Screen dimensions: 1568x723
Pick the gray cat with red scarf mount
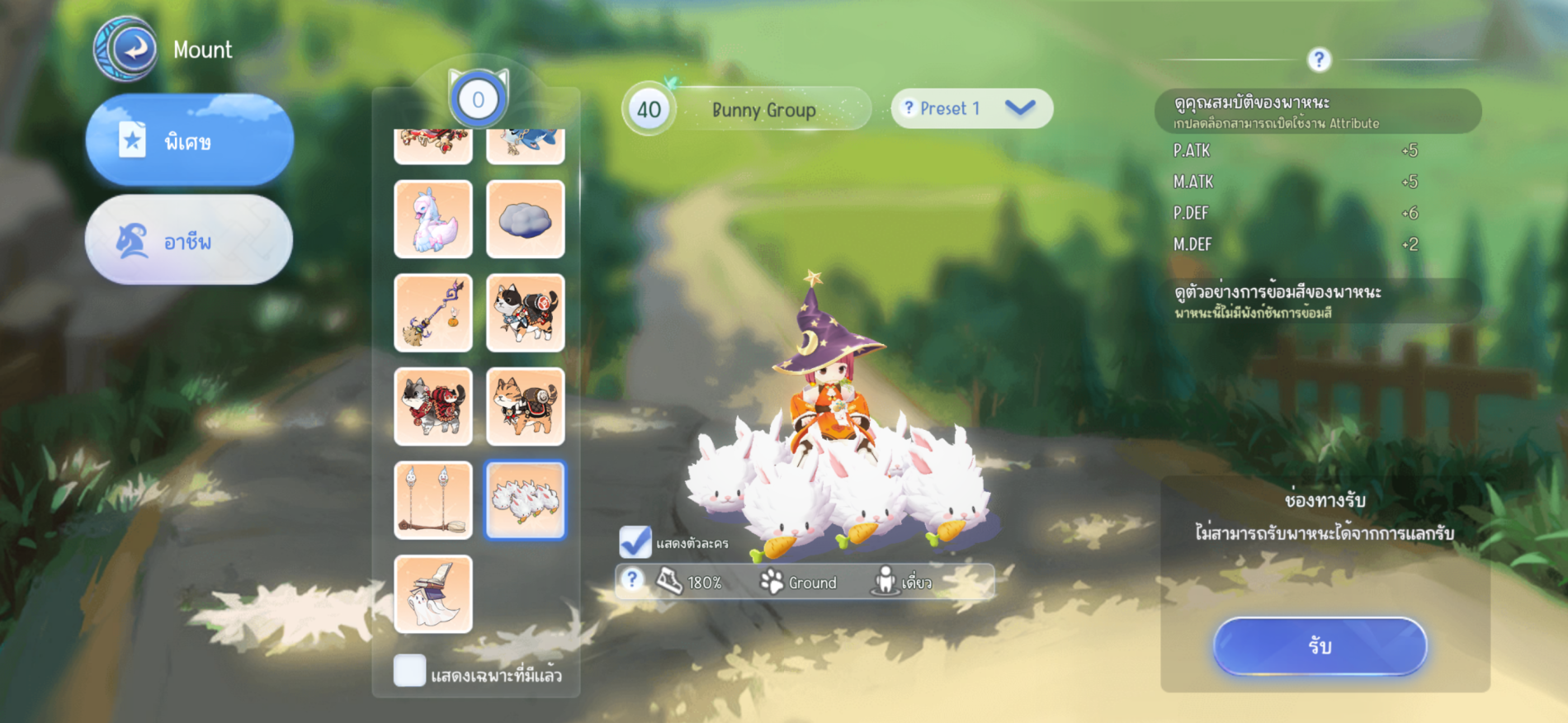point(433,407)
